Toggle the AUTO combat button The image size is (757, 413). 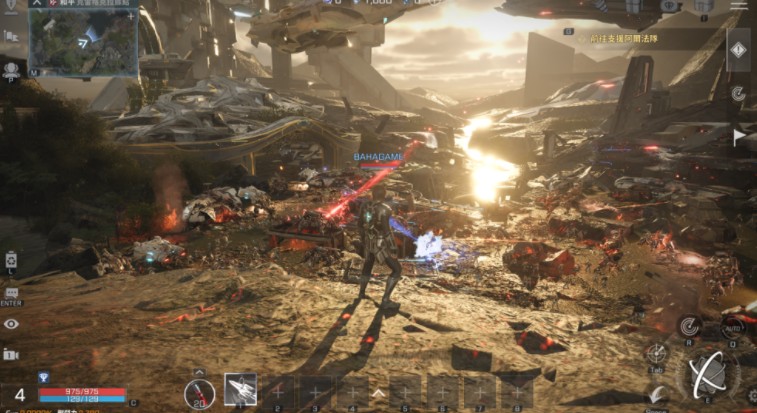pos(732,327)
